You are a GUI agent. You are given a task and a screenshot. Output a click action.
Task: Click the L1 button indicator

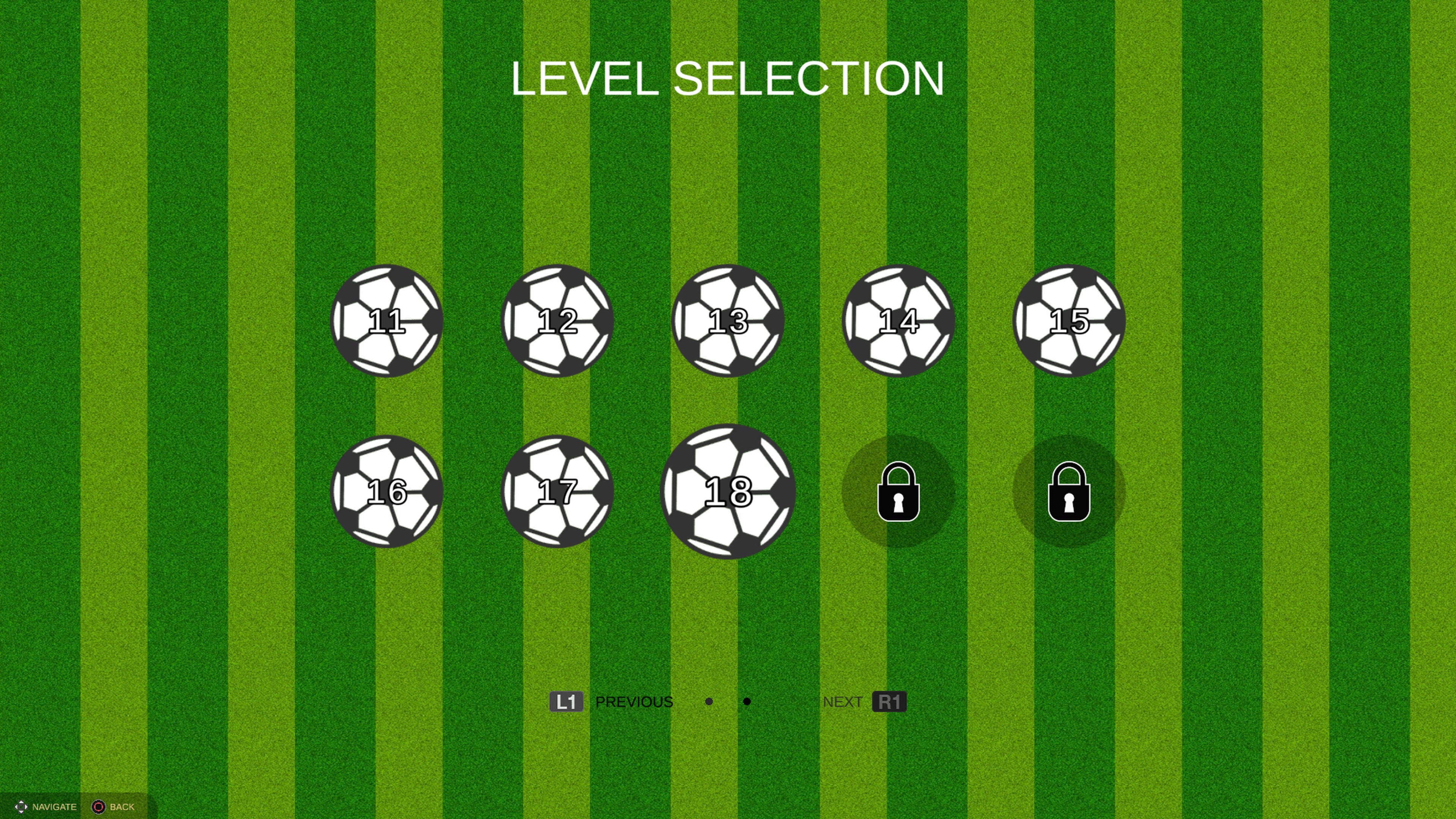coord(567,701)
